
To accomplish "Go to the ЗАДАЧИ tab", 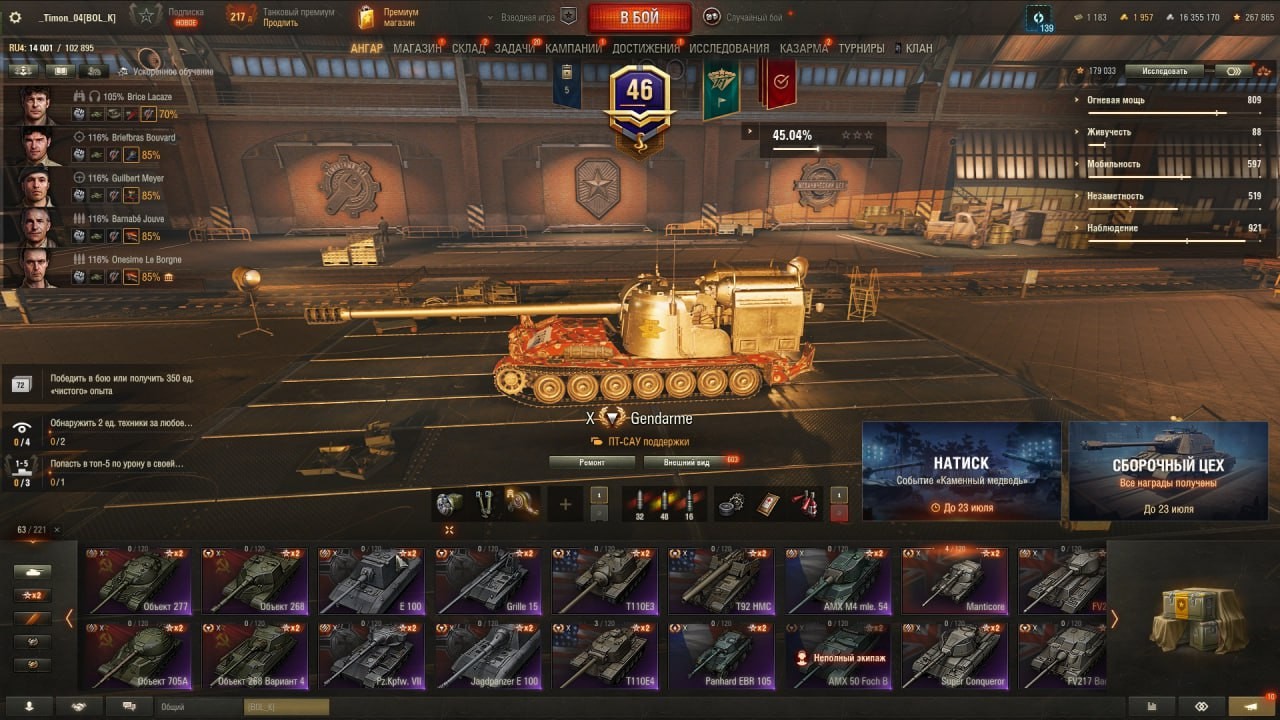I will point(514,48).
